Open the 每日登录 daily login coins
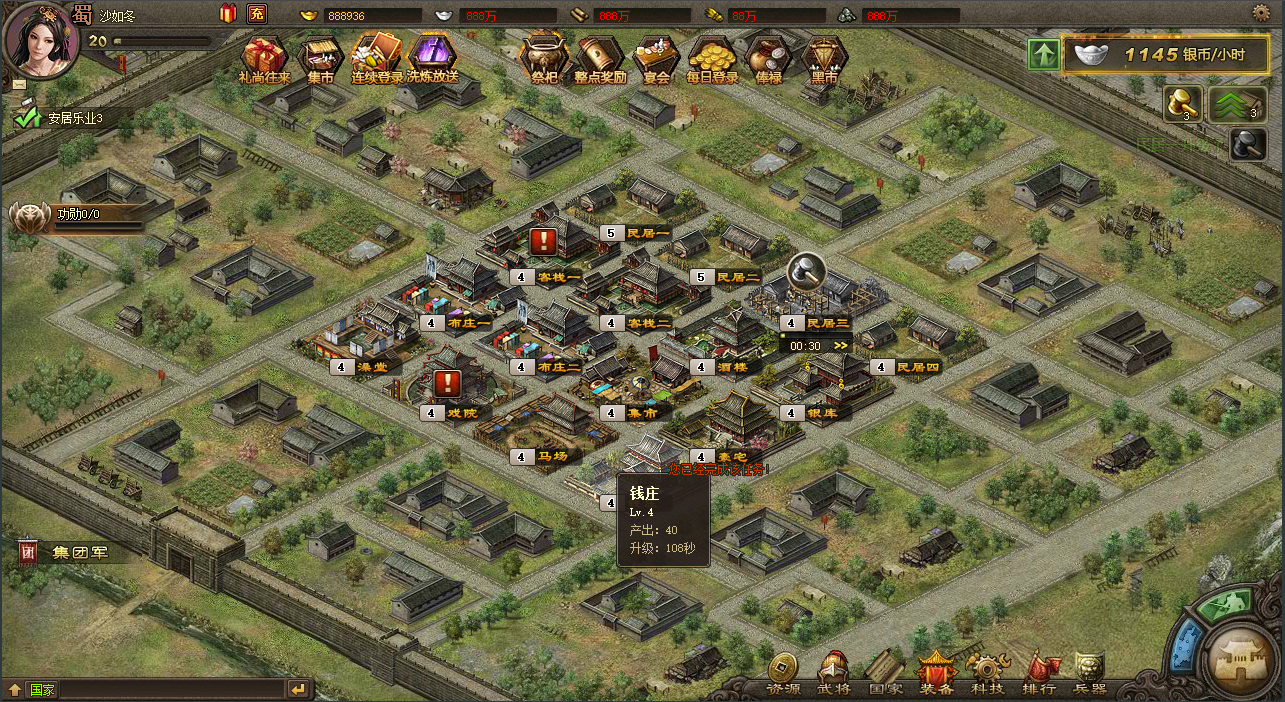 pos(712,57)
